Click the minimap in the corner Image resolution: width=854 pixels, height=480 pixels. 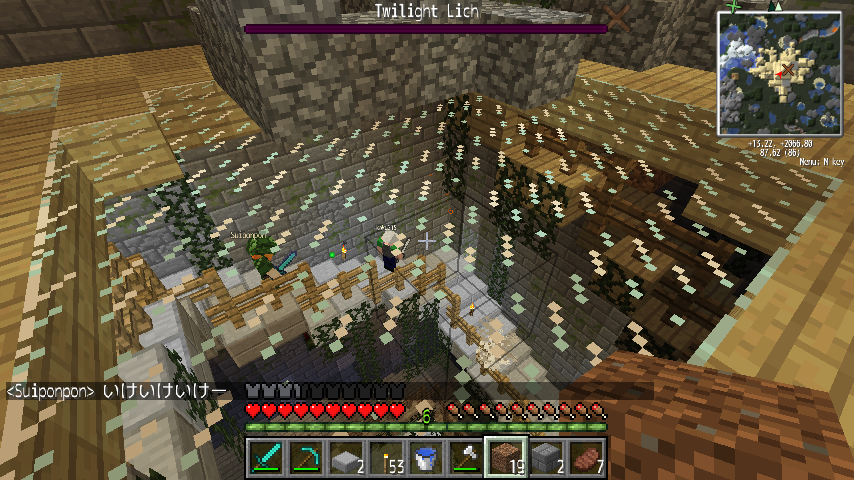click(779, 73)
